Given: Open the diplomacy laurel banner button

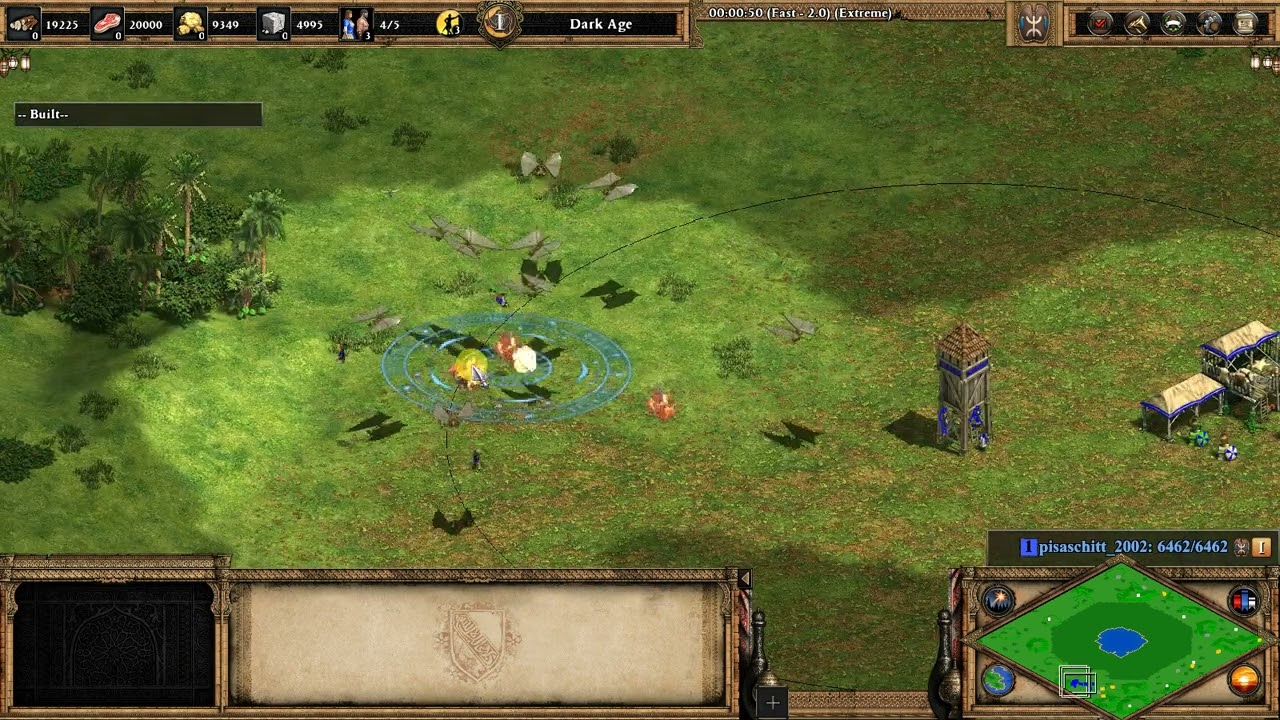Looking at the screenshot, I should pyautogui.click(x=1173, y=23).
